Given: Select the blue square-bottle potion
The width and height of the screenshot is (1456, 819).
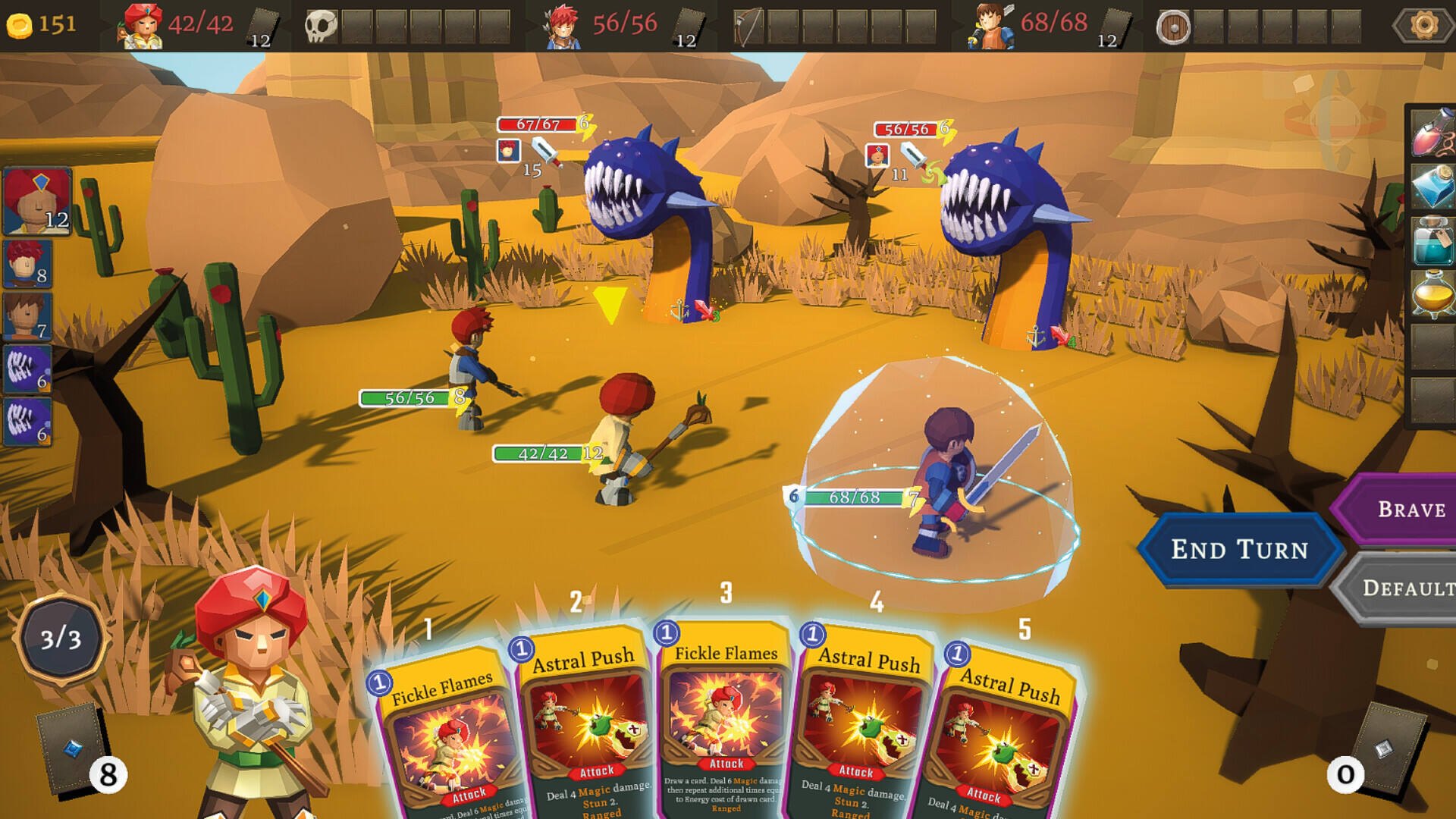Looking at the screenshot, I should pyautogui.click(x=1432, y=186).
